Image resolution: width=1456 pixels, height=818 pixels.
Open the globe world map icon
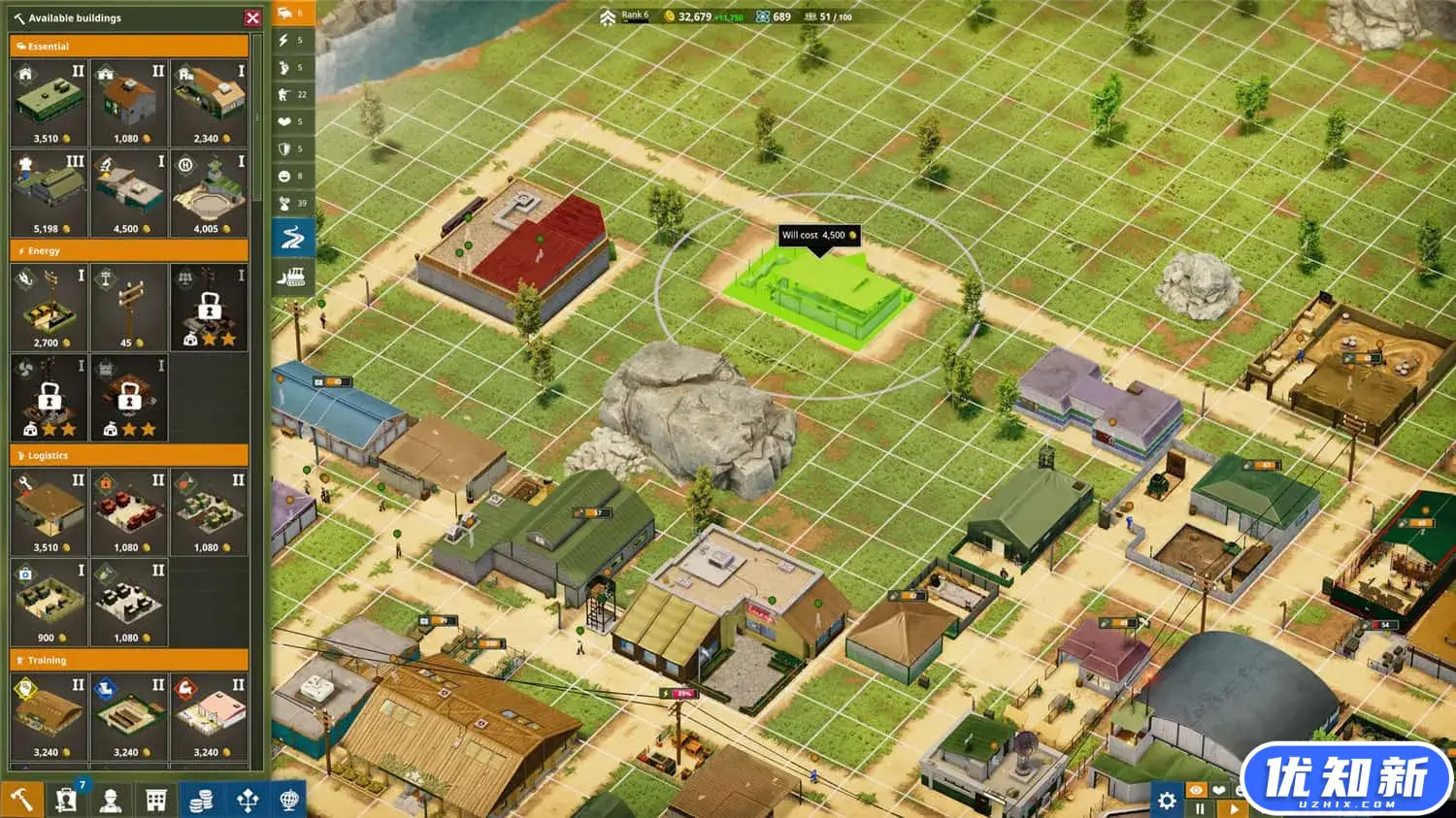pos(289,799)
